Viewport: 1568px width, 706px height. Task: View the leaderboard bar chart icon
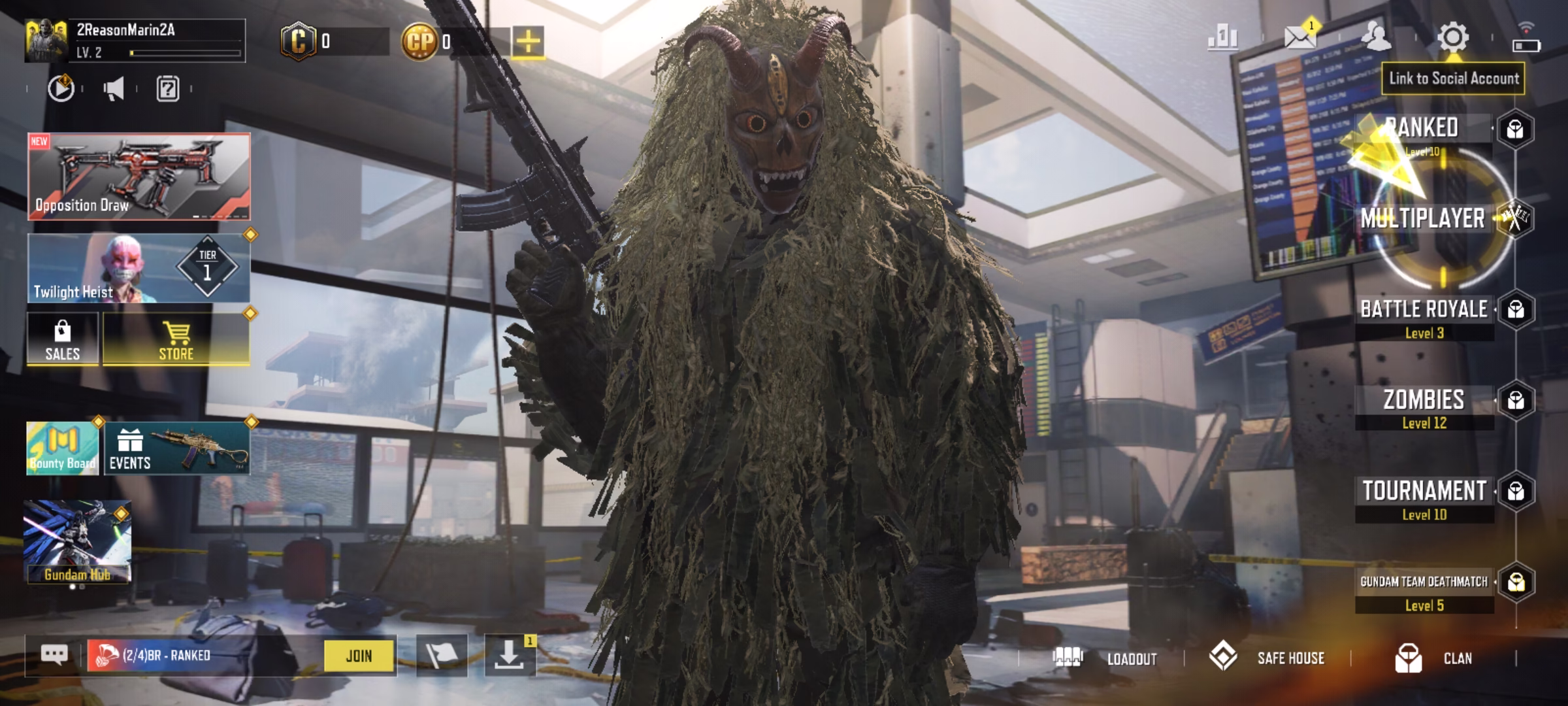[1222, 37]
